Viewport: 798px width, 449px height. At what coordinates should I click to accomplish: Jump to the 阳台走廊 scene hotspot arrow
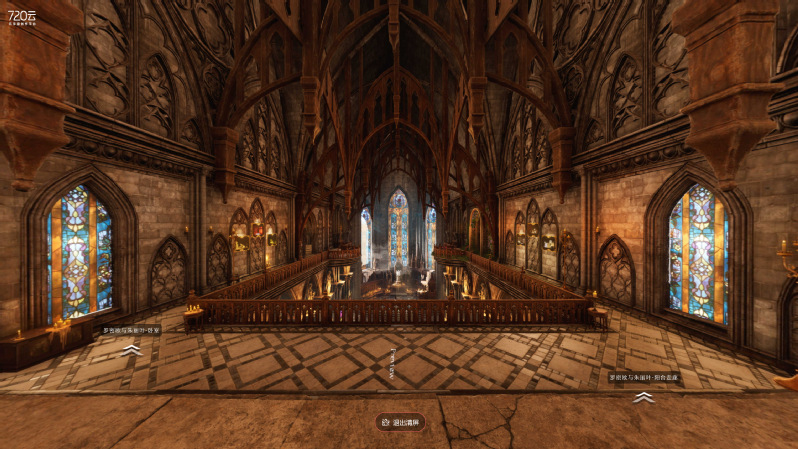pyautogui.click(x=644, y=397)
